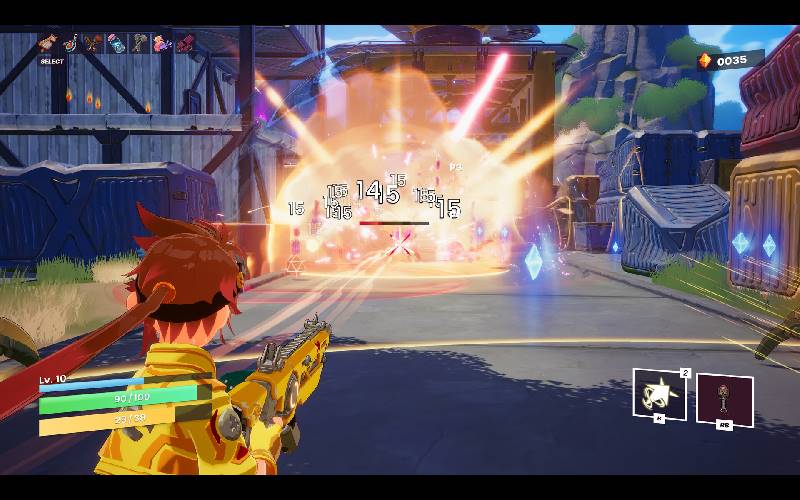Choose the tan creature item icon
Image resolution: width=800 pixels, height=500 pixels.
(47, 43)
